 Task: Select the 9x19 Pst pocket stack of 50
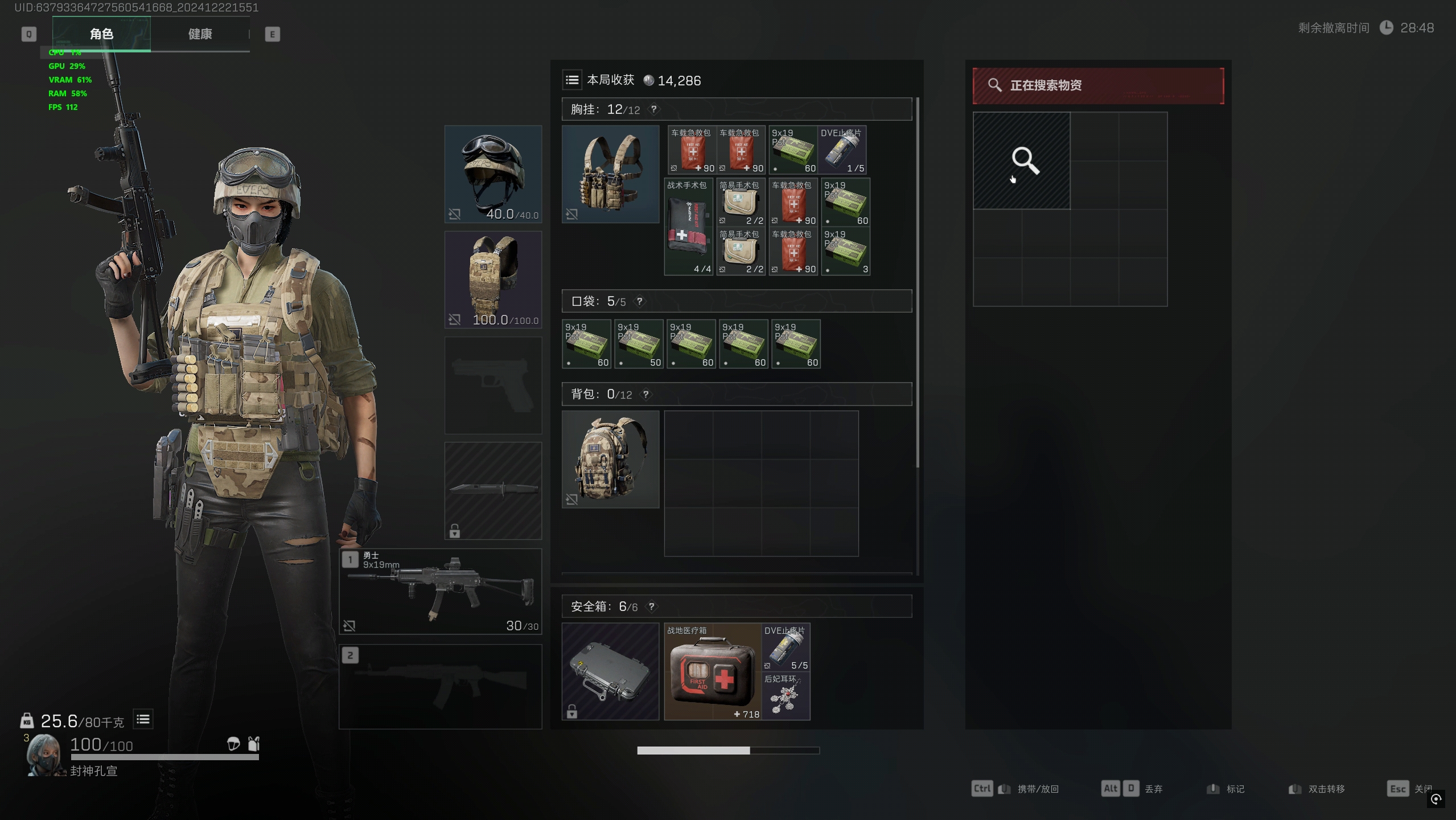639,344
